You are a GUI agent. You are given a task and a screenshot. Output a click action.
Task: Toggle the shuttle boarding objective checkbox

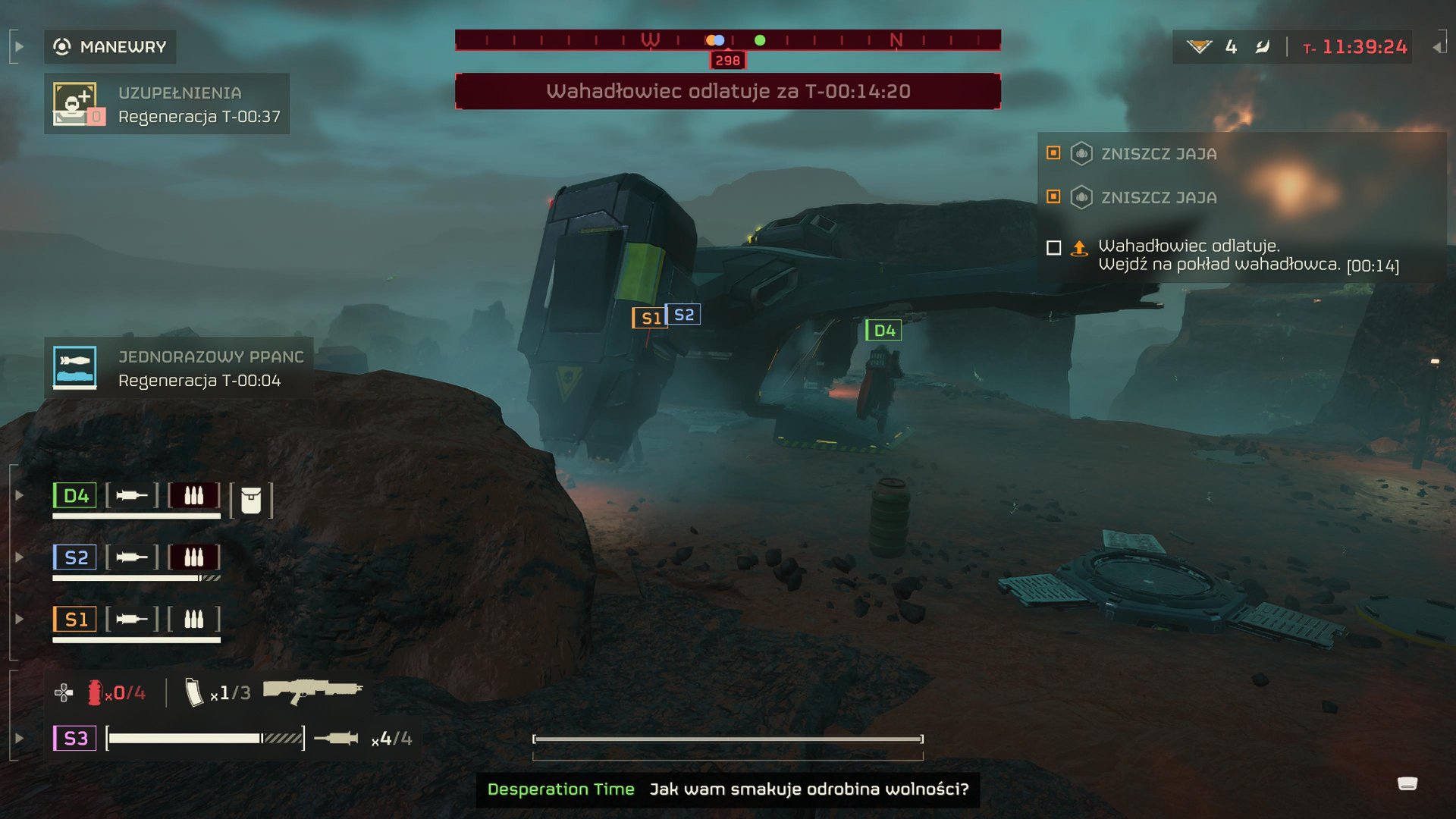(1053, 248)
